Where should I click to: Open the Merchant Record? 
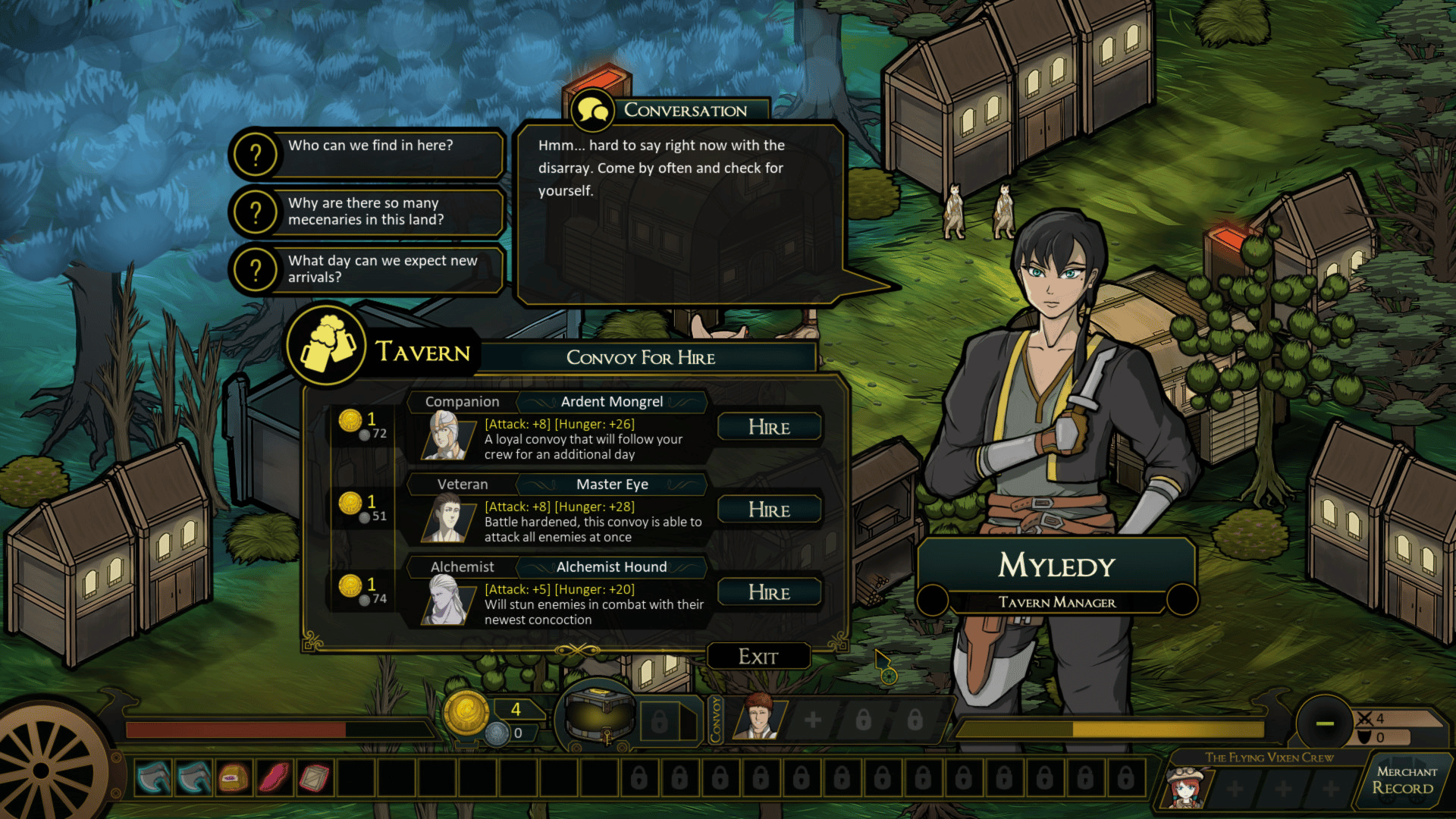click(x=1405, y=780)
